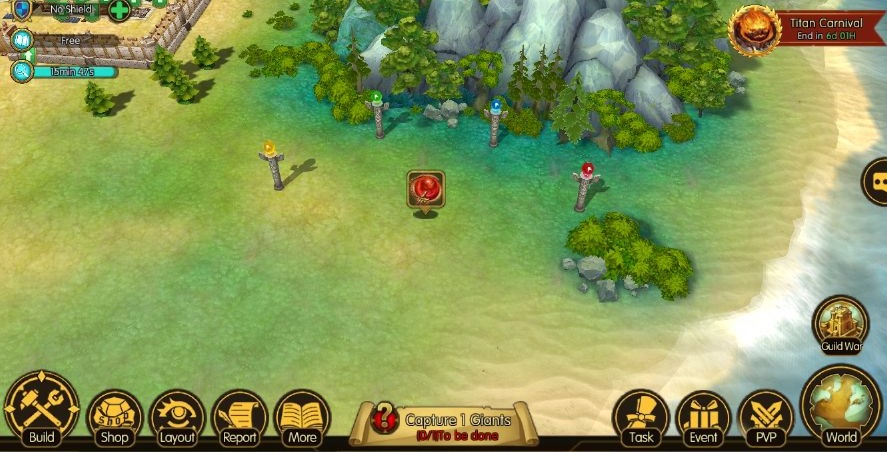
Task: Tap the red swirl marker on the field
Action: (426, 190)
